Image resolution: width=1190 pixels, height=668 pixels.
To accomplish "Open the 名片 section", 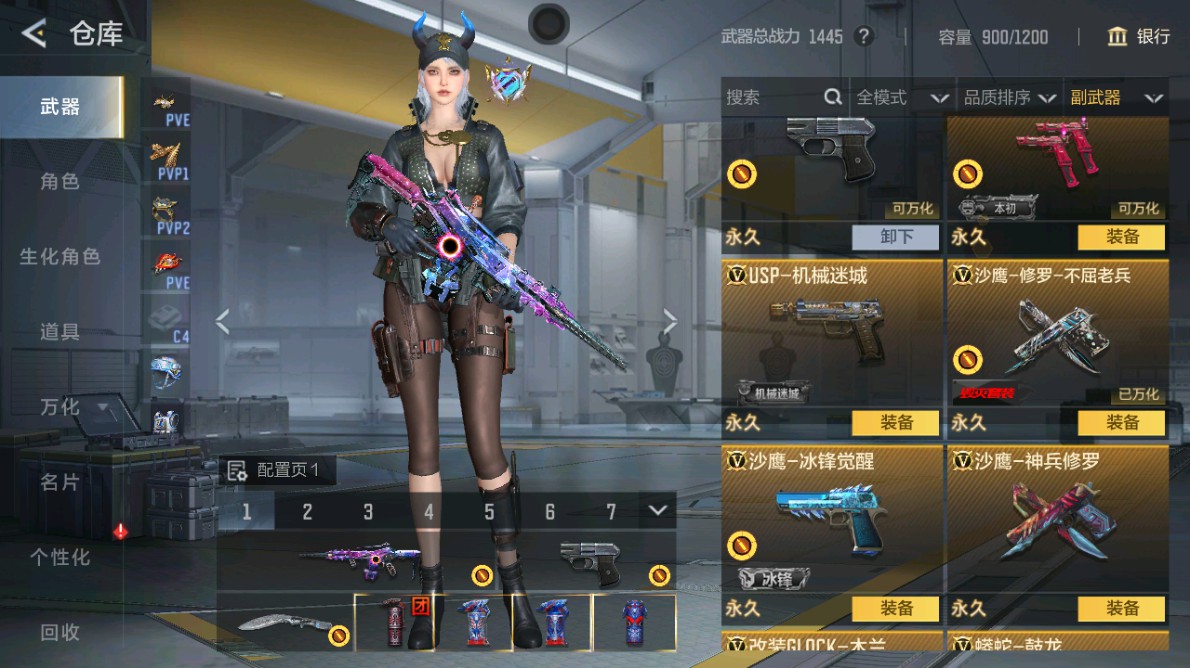I will pyautogui.click(x=60, y=482).
